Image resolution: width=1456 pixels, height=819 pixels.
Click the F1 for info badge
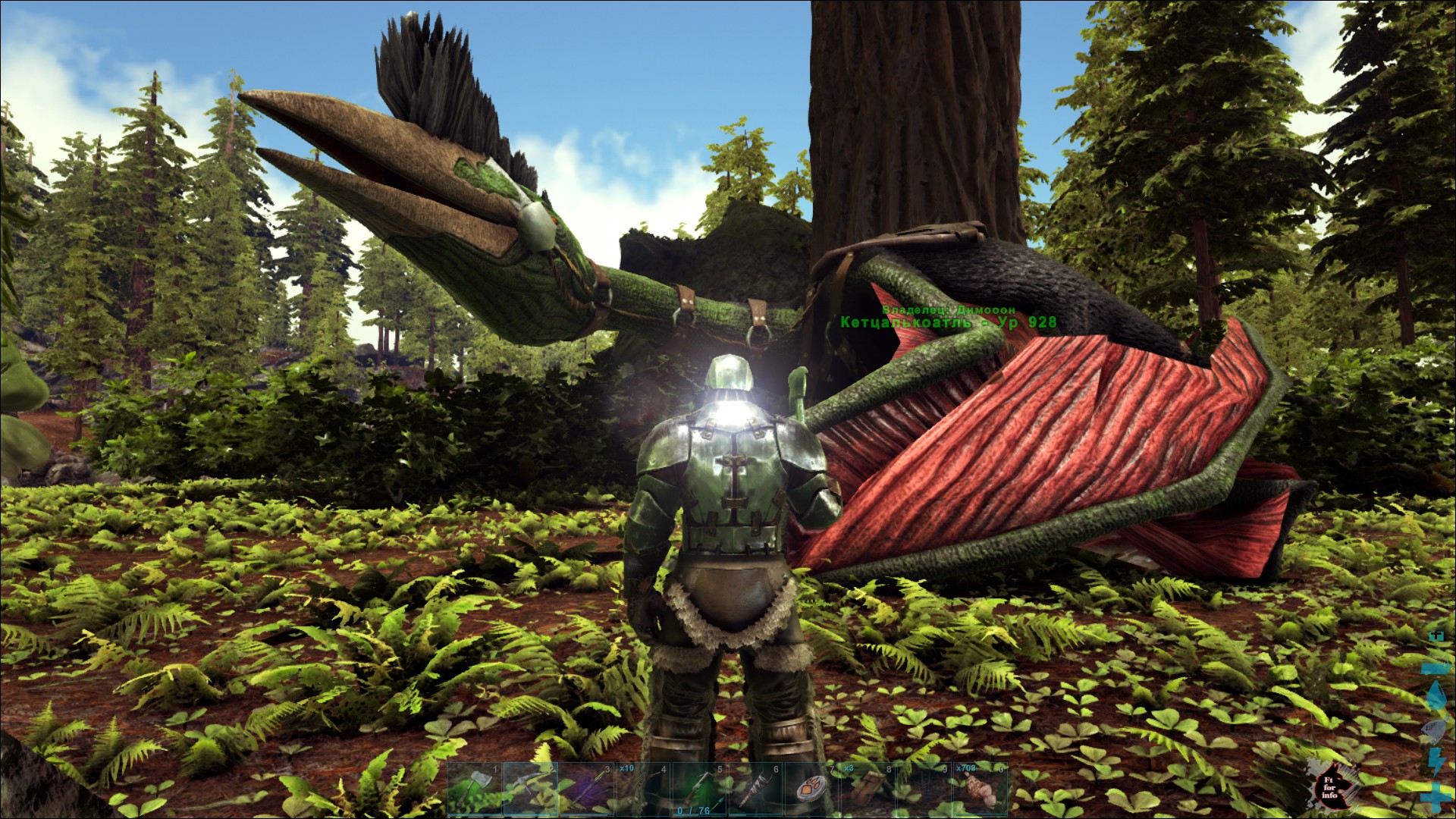1330,787
